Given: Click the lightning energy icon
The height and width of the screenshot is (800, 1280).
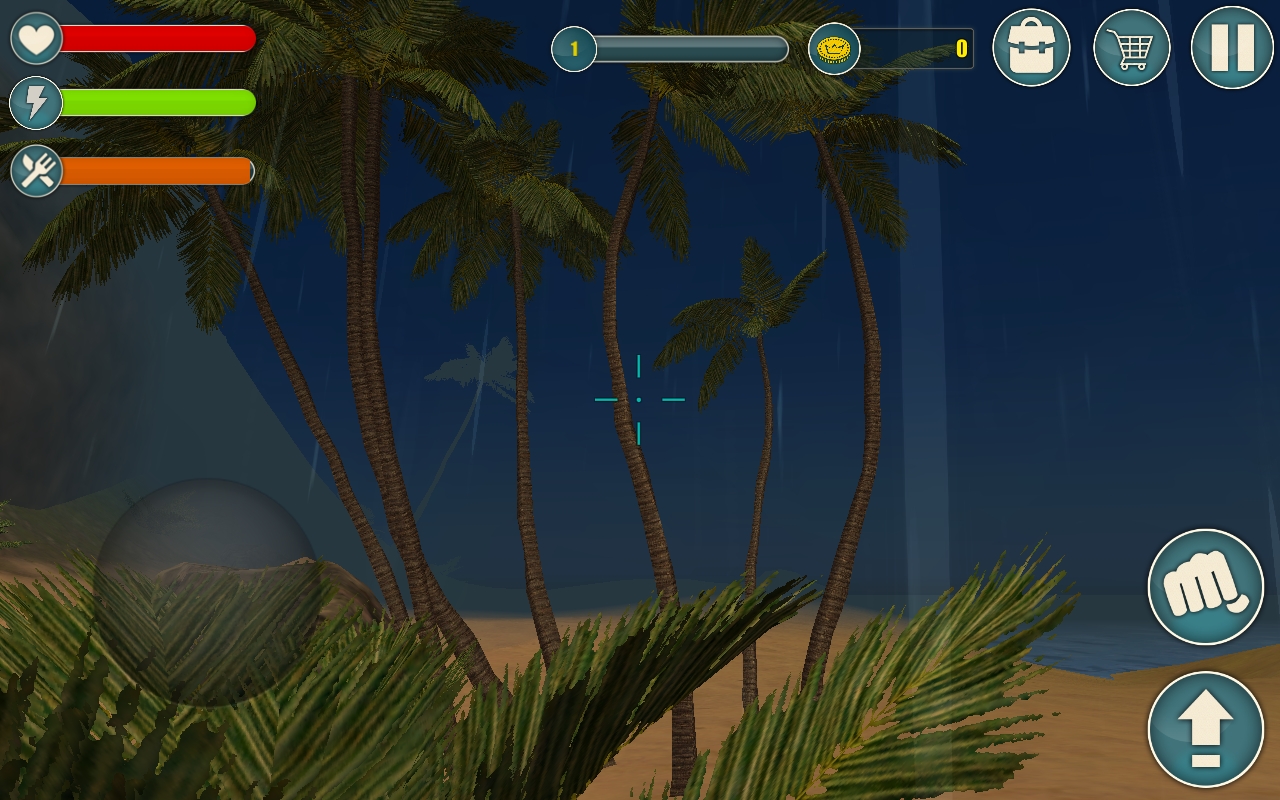Looking at the screenshot, I should 35,104.
